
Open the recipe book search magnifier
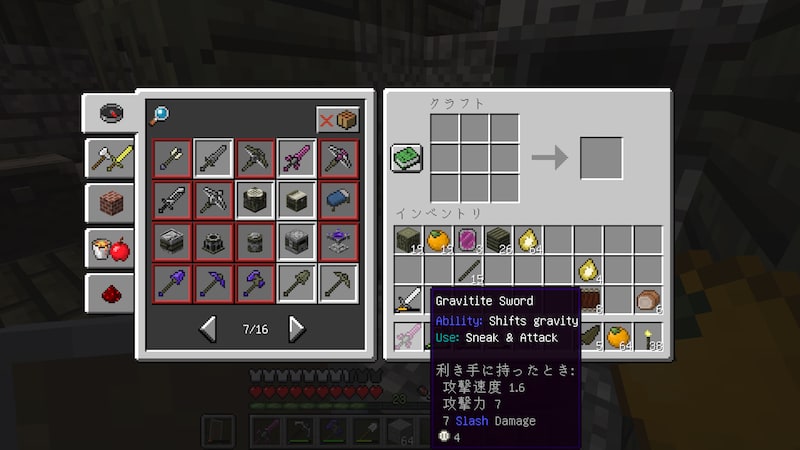pyautogui.click(x=159, y=116)
